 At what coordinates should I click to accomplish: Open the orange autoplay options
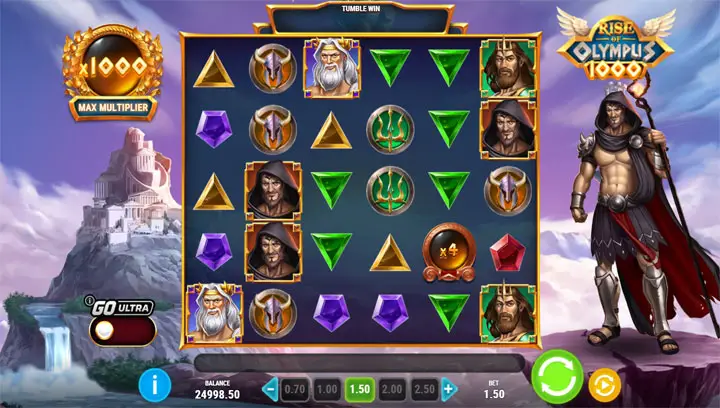606,383
